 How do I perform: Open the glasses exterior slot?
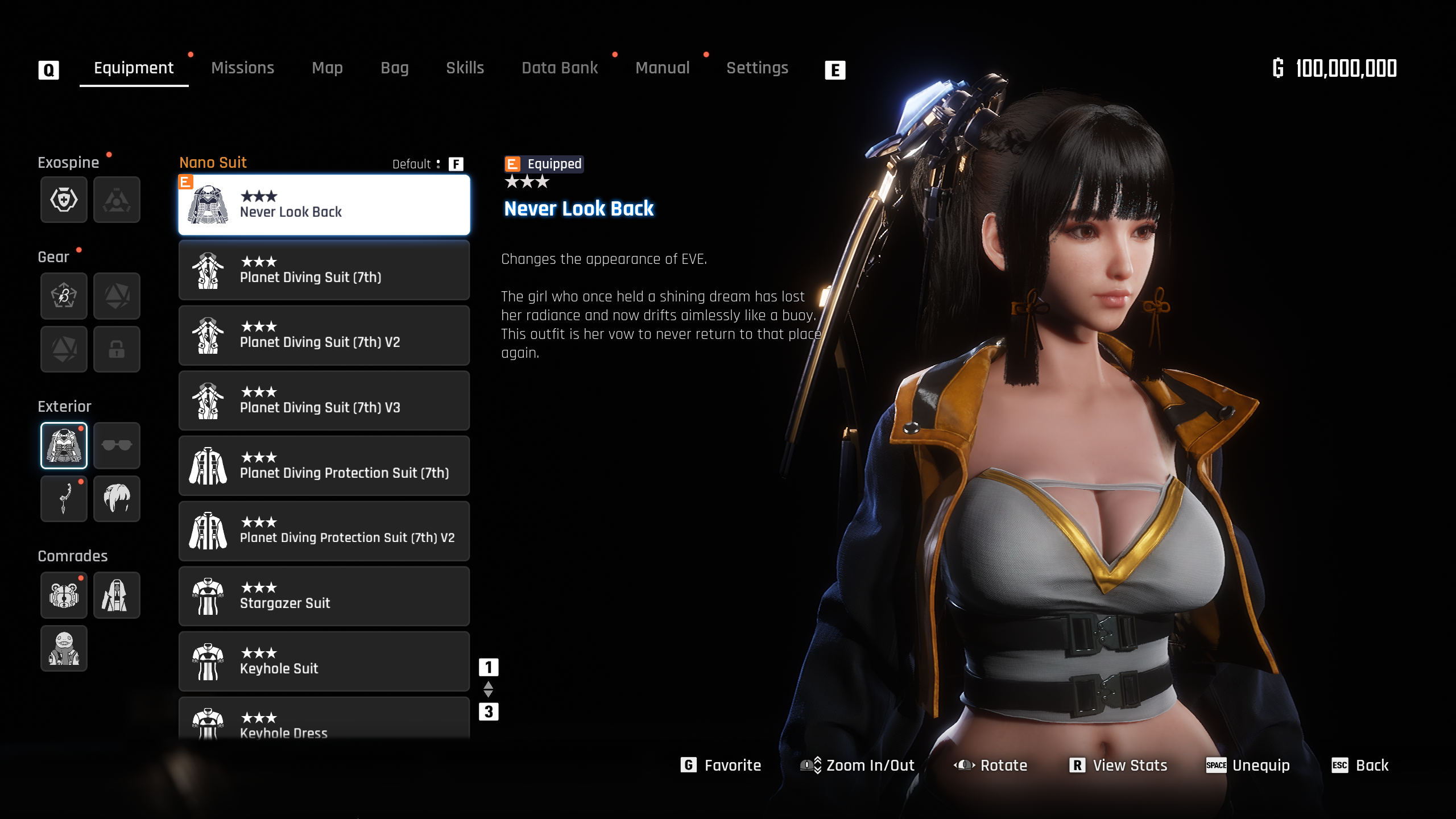(117, 445)
